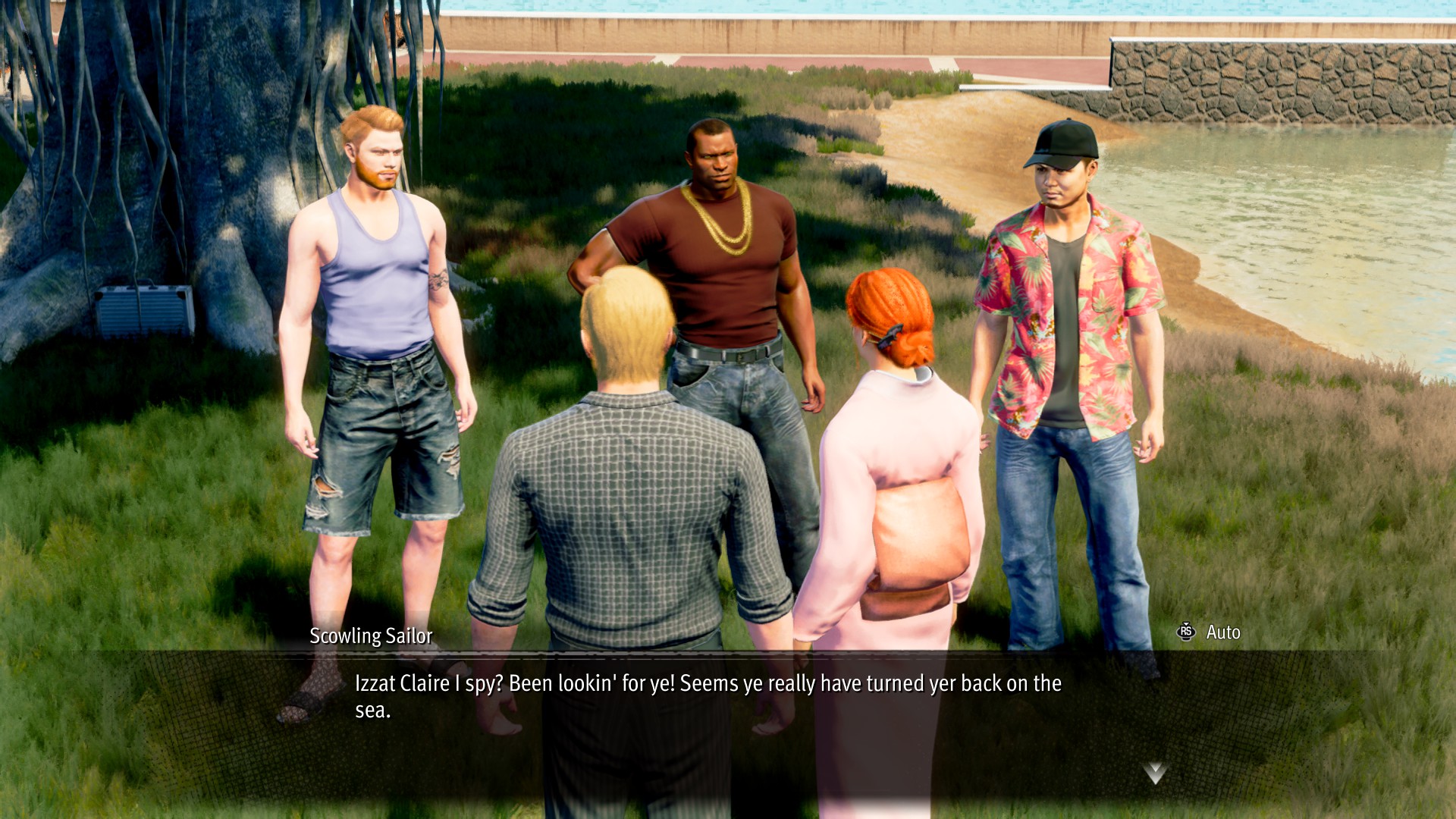The width and height of the screenshot is (1456, 819).
Task: Toggle the Auto dialogue option
Action: (x=1210, y=632)
